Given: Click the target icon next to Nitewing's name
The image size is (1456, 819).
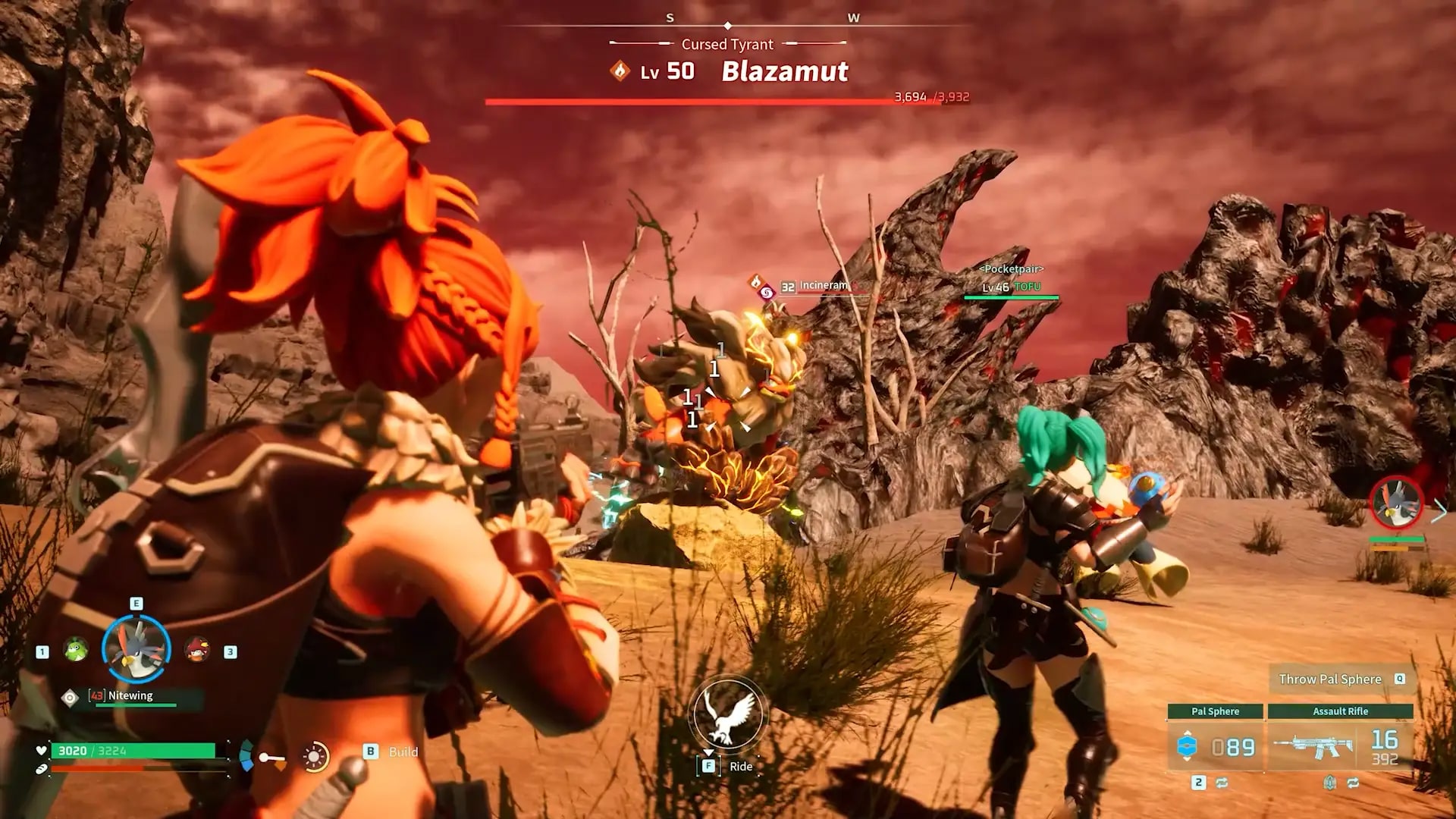Looking at the screenshot, I should [x=69, y=697].
